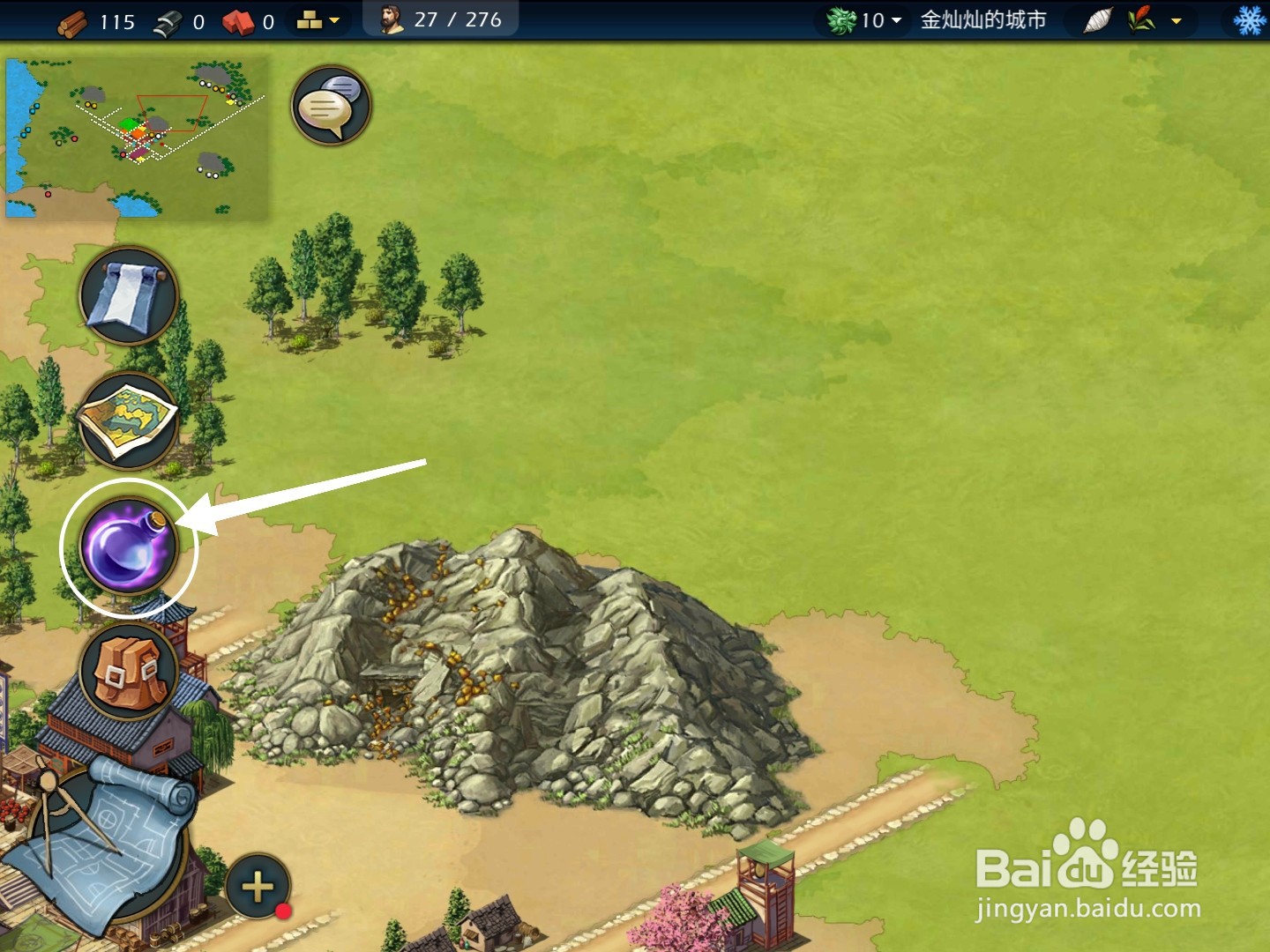Click the blue snowflake icon
Viewport: 1270px width, 952px height.
(x=1249, y=20)
